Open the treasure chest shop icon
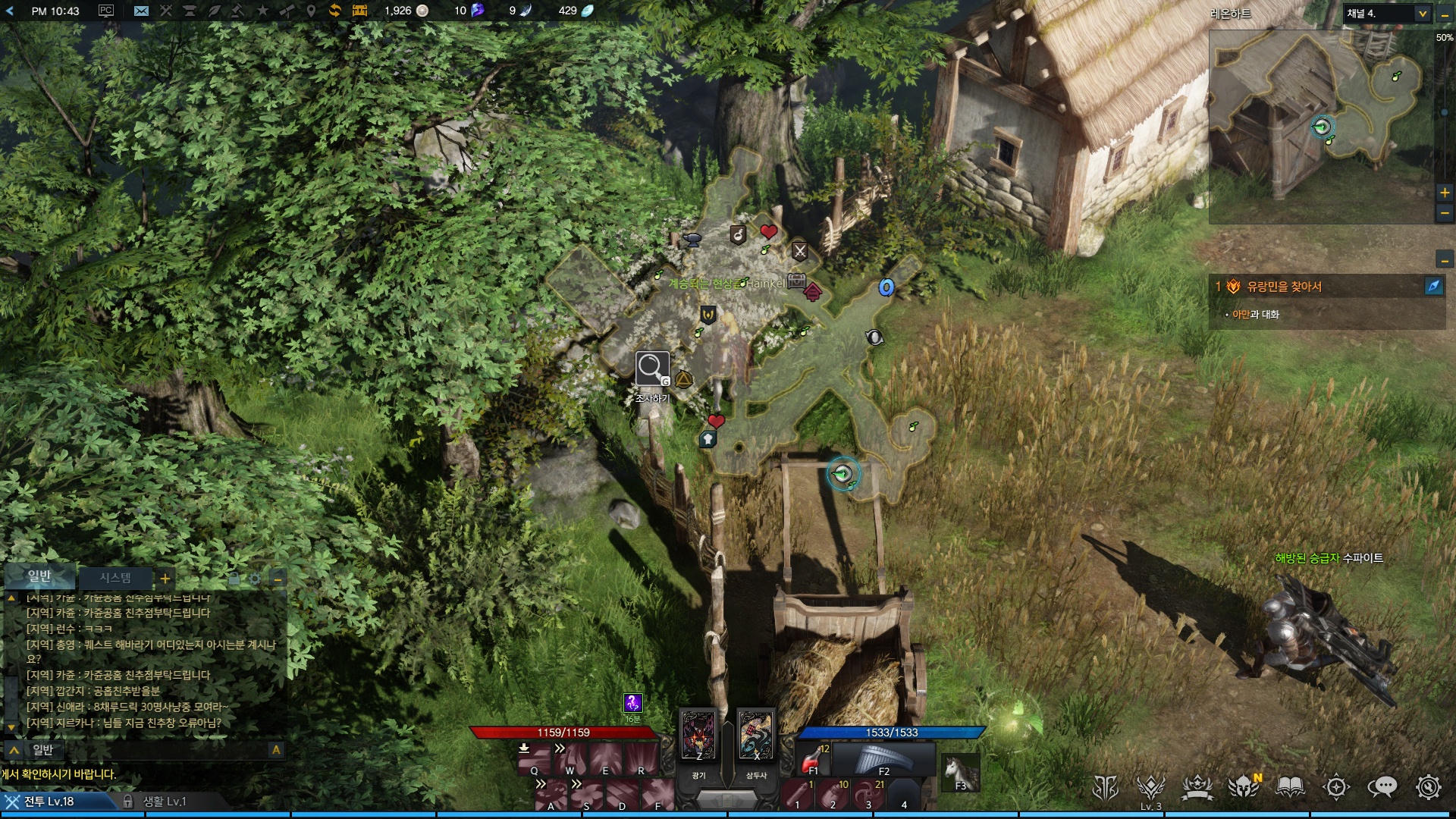The width and height of the screenshot is (1456, 819). click(x=359, y=11)
